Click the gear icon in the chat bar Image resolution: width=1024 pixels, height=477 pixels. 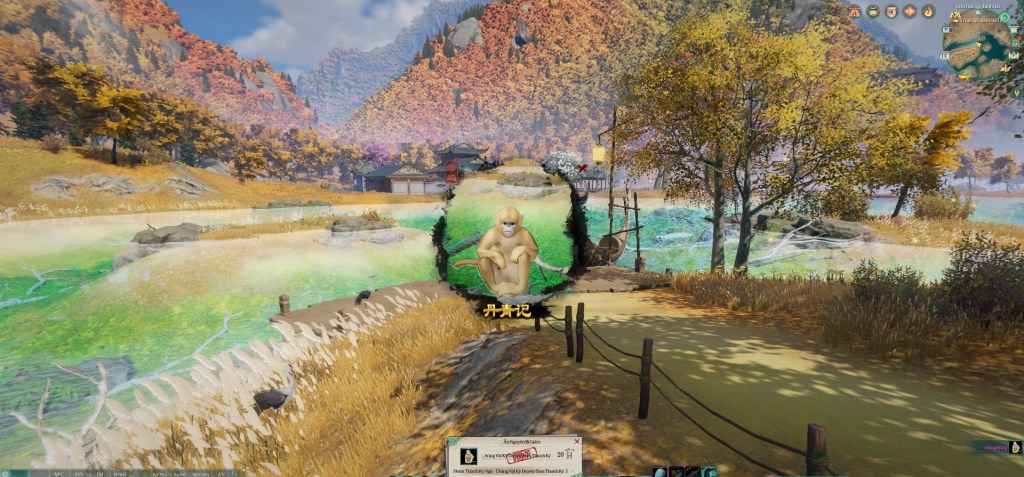[6, 473]
